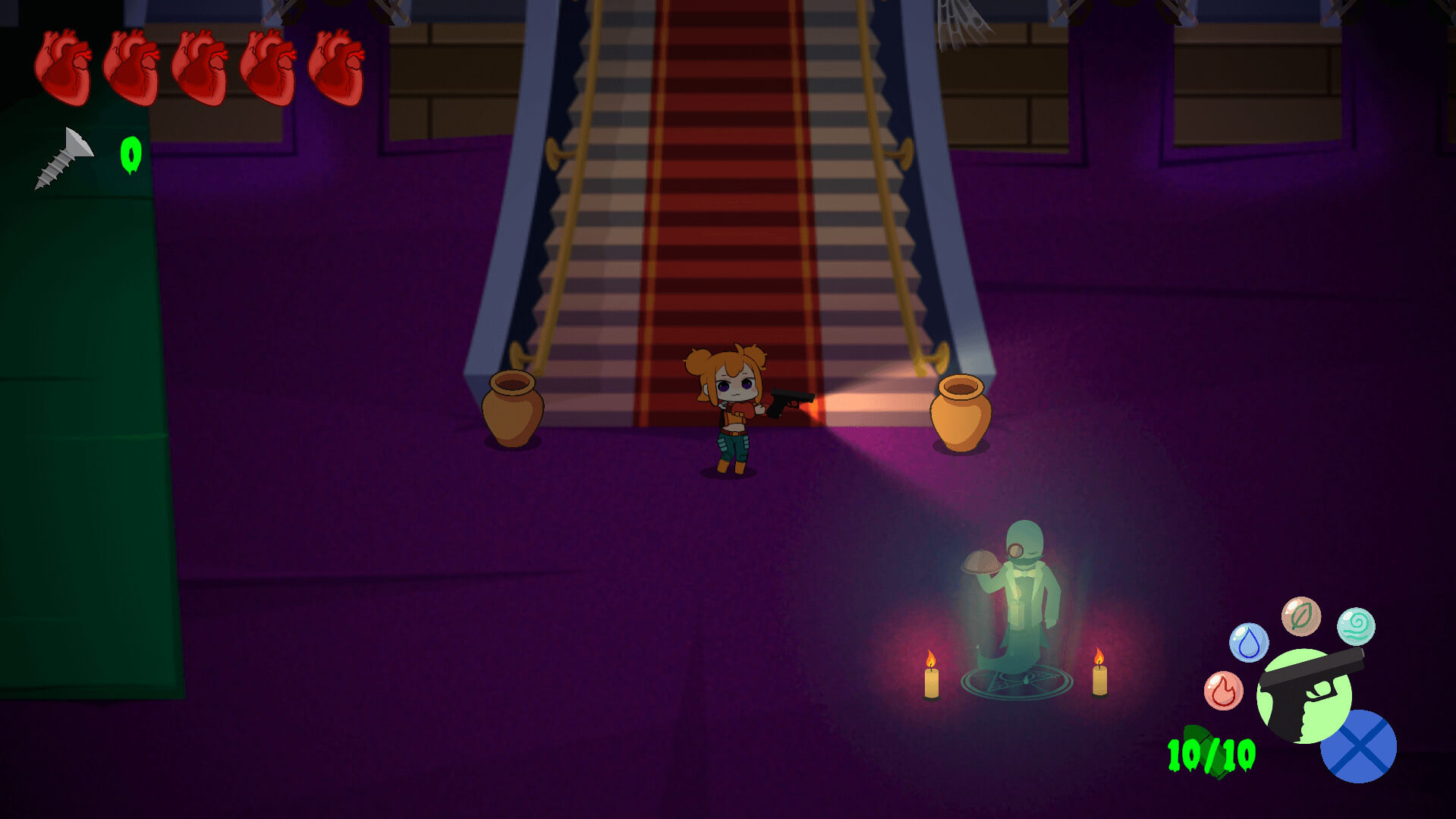Click the middle heart of the five hearts

pos(200,67)
